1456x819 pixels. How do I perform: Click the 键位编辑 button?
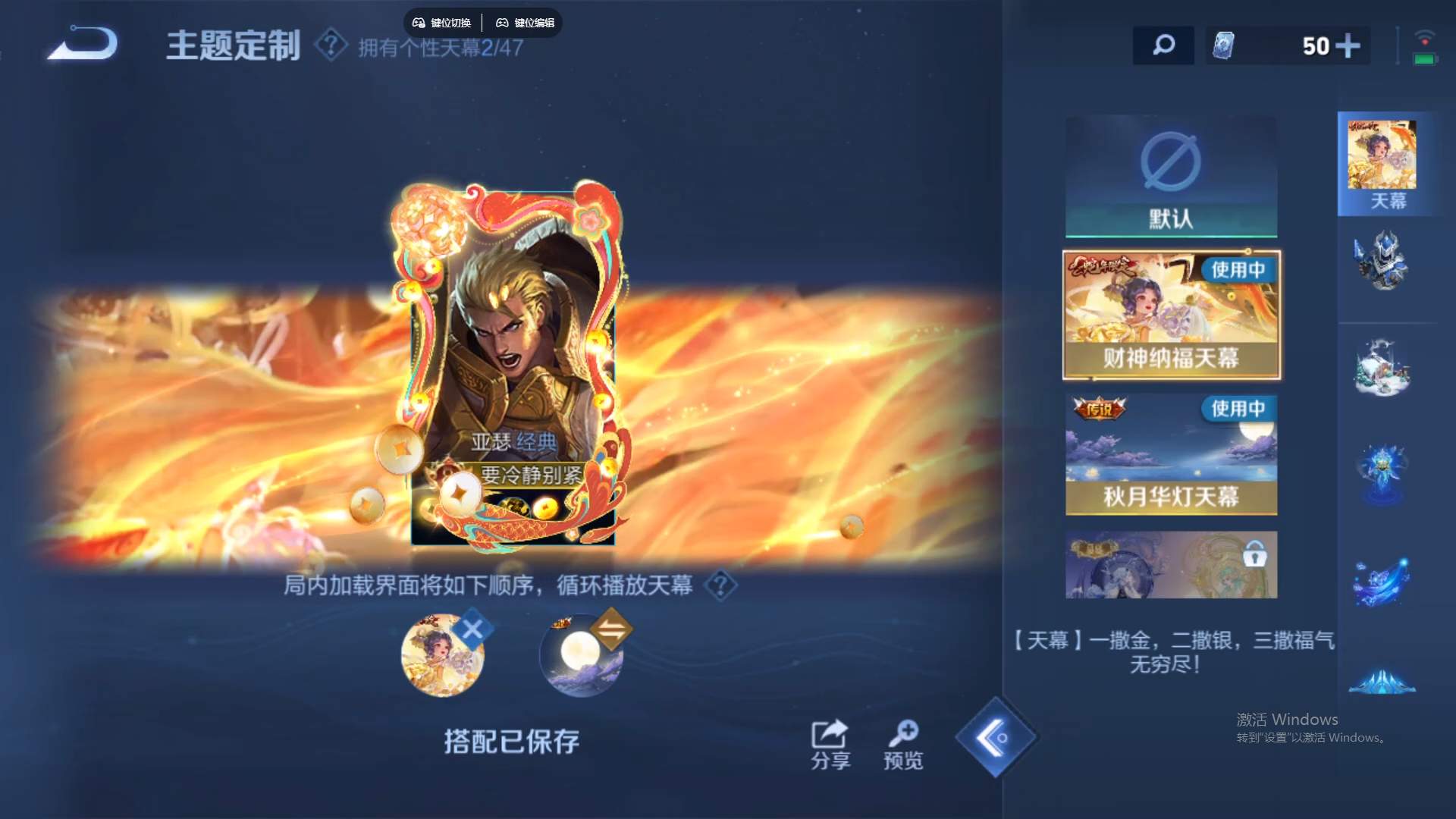click(528, 23)
